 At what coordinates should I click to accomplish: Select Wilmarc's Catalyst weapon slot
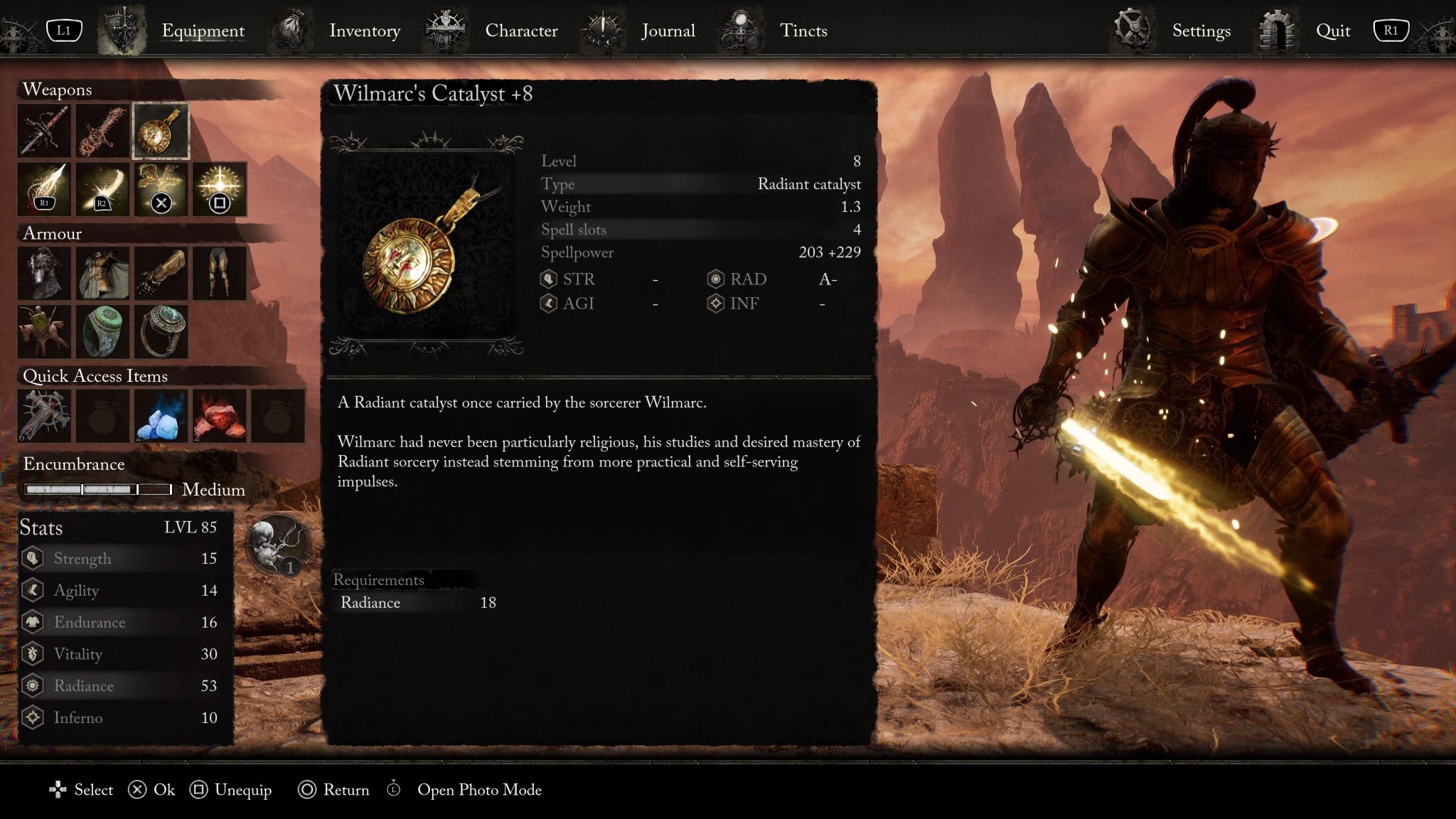point(161,130)
